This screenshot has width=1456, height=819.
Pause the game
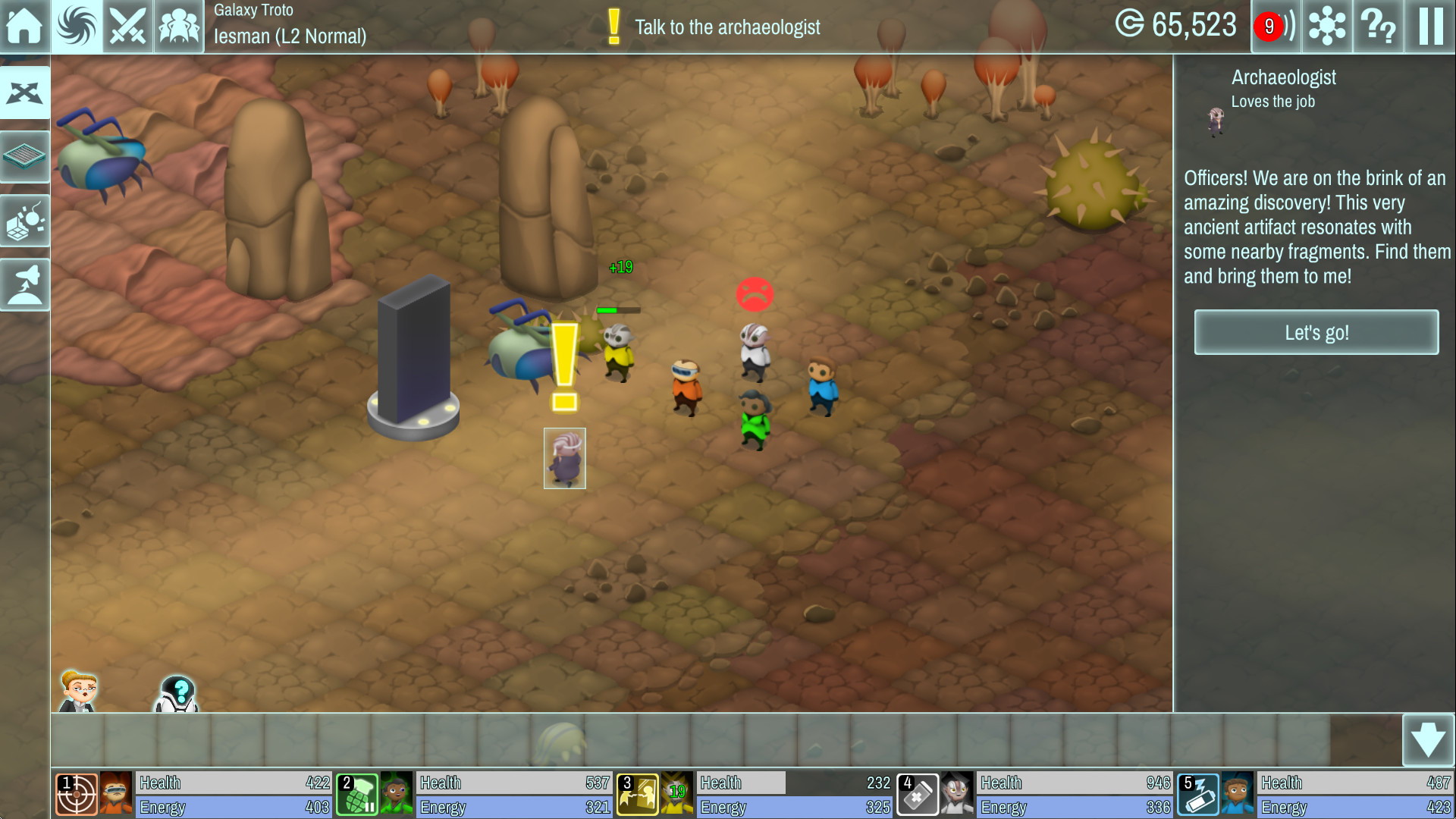click(x=1429, y=27)
